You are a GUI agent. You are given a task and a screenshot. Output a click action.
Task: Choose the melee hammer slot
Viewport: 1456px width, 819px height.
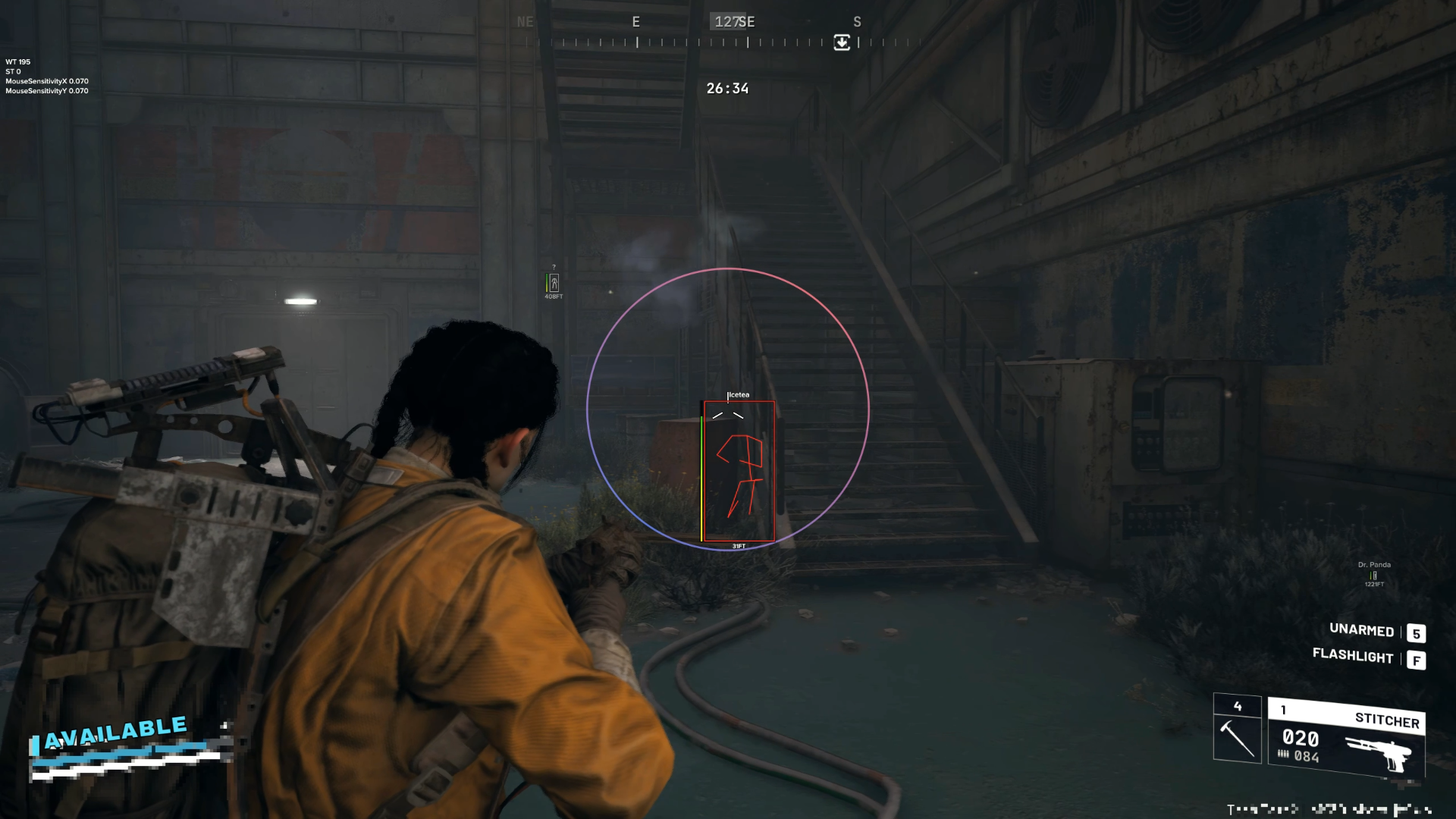[x=1237, y=729]
